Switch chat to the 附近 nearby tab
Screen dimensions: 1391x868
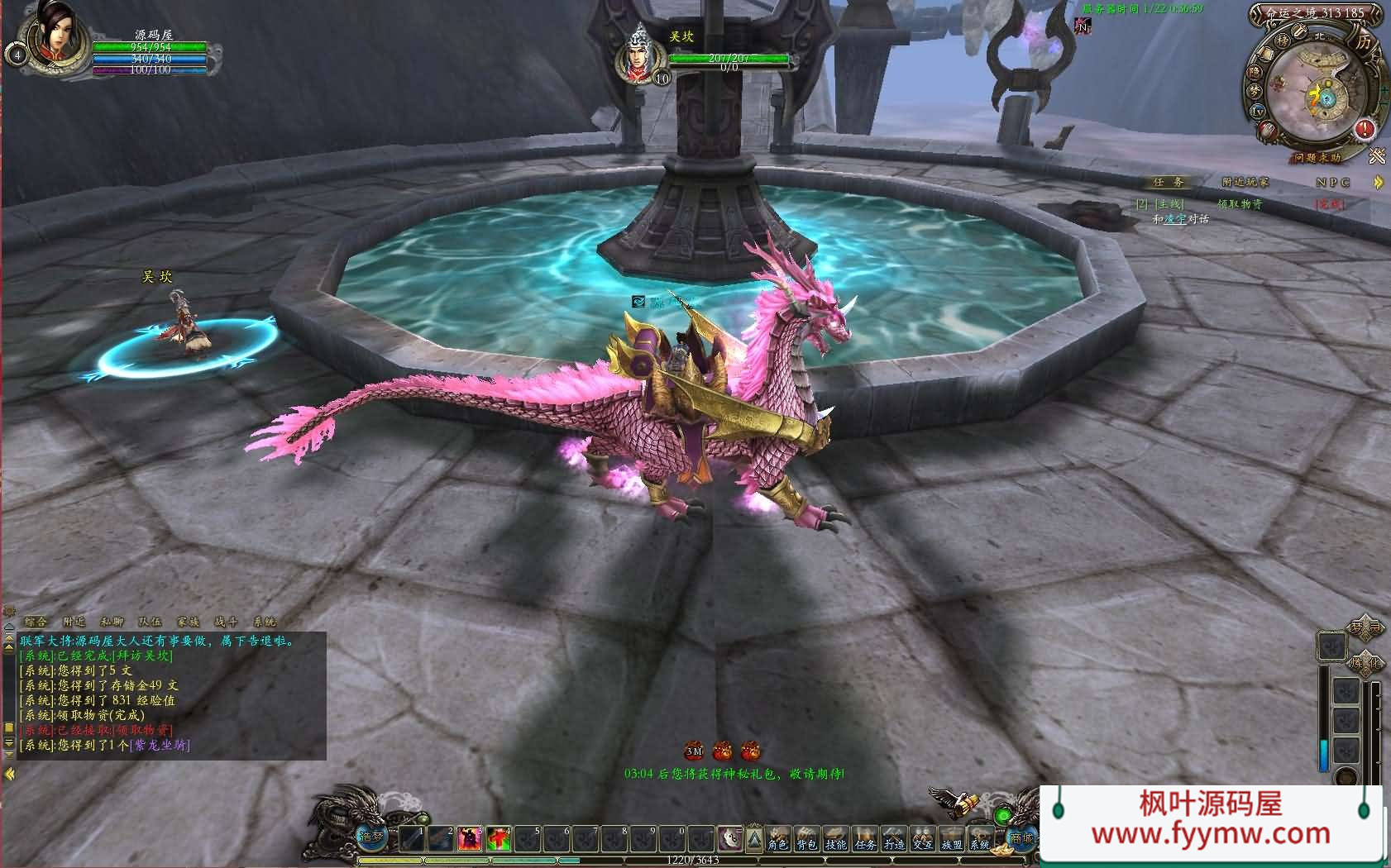pyautogui.click(x=74, y=622)
